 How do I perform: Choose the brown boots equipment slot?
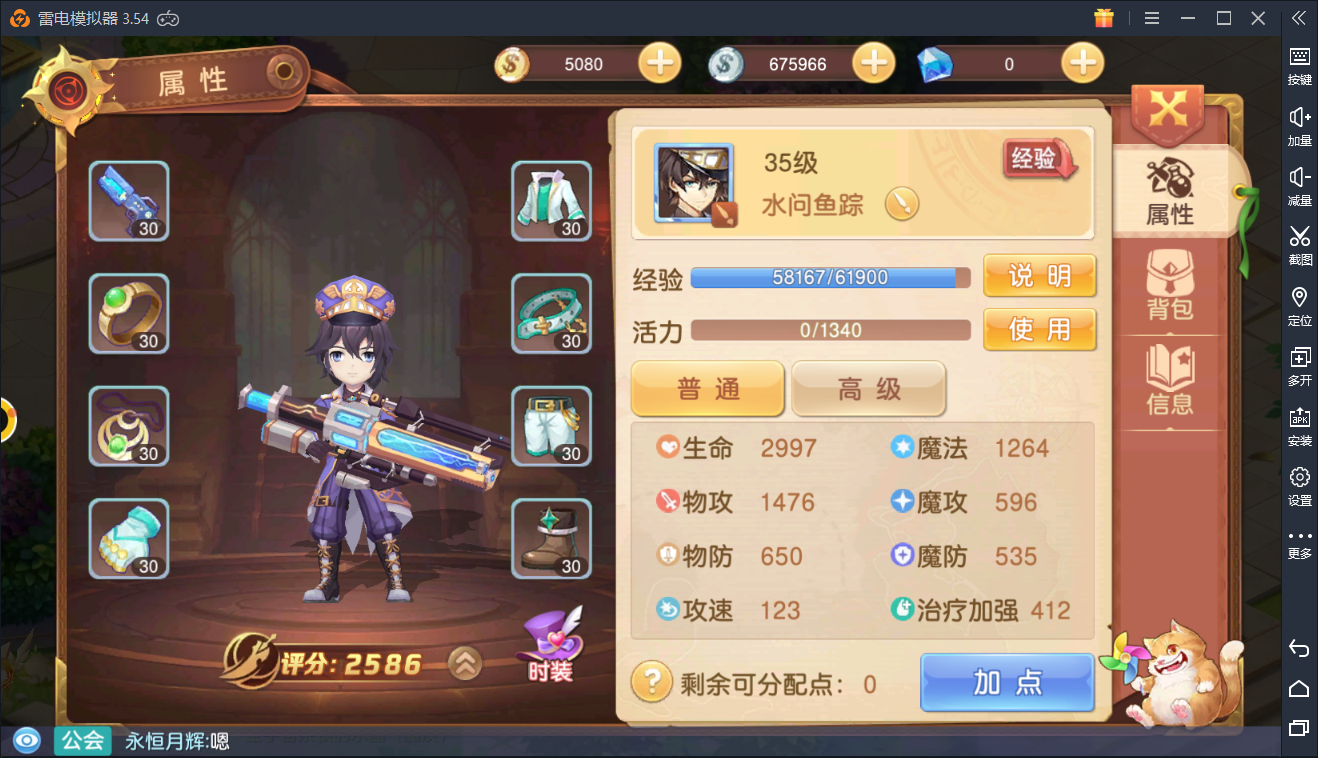click(551, 539)
